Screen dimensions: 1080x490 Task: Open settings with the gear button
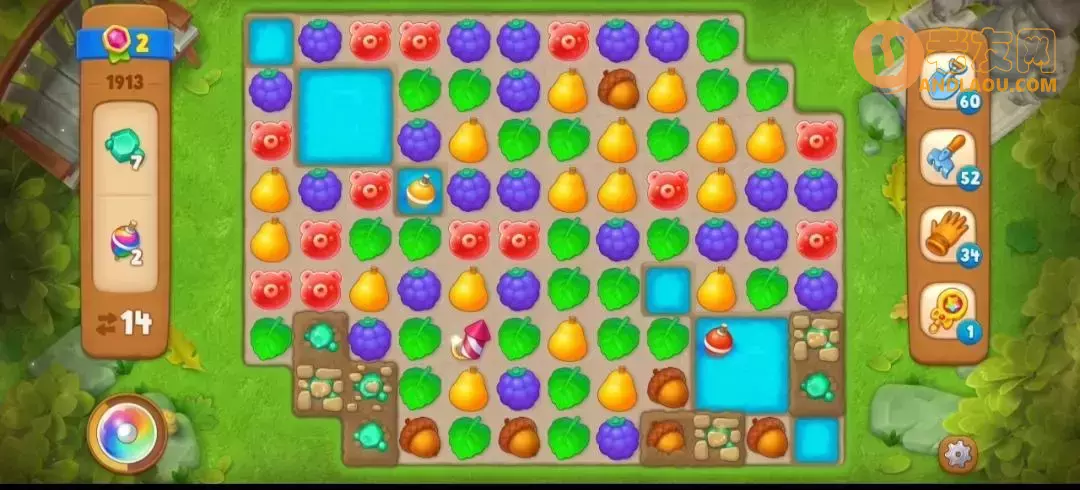(x=958, y=455)
